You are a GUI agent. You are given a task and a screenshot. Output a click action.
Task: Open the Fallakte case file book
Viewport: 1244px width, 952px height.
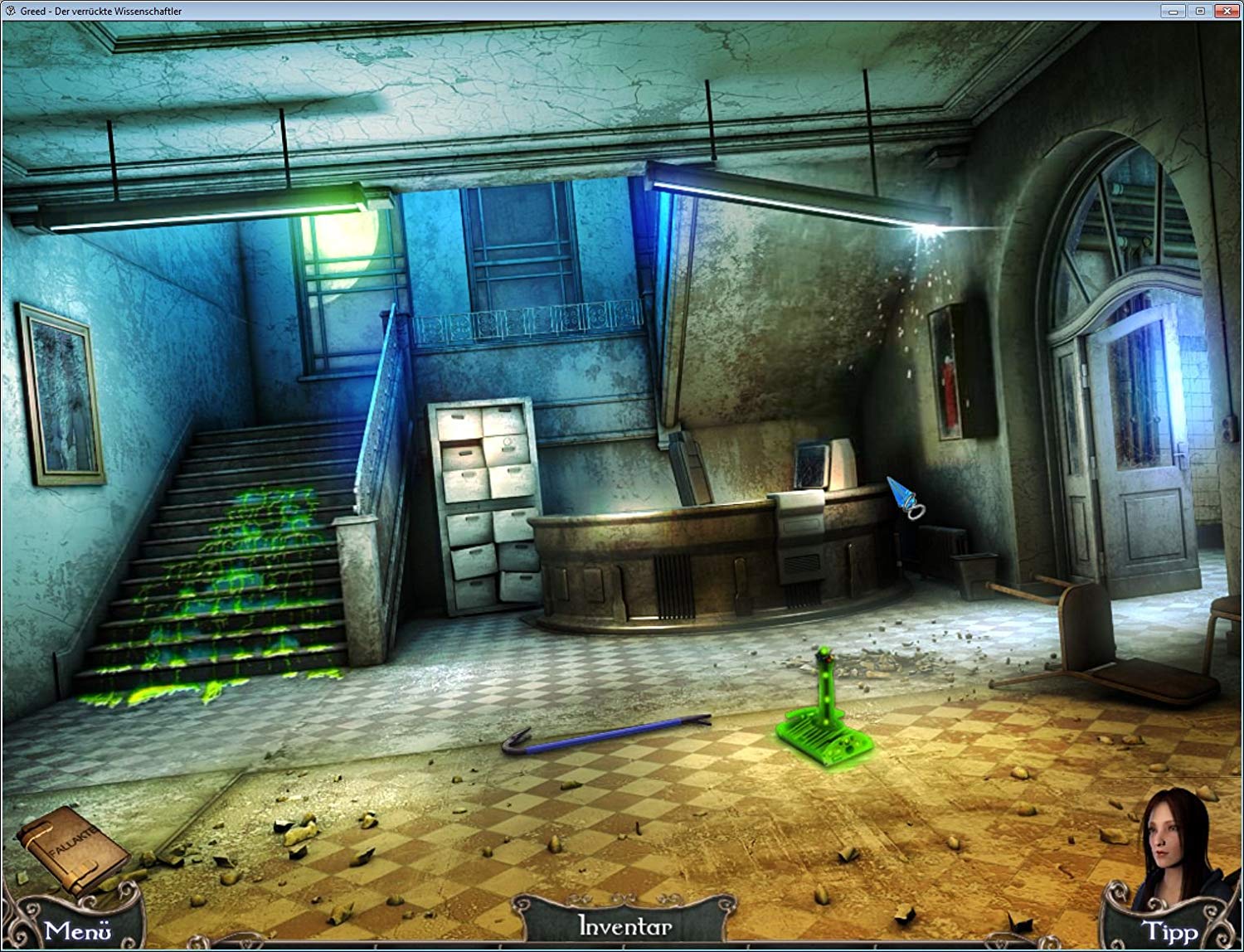click(70, 848)
